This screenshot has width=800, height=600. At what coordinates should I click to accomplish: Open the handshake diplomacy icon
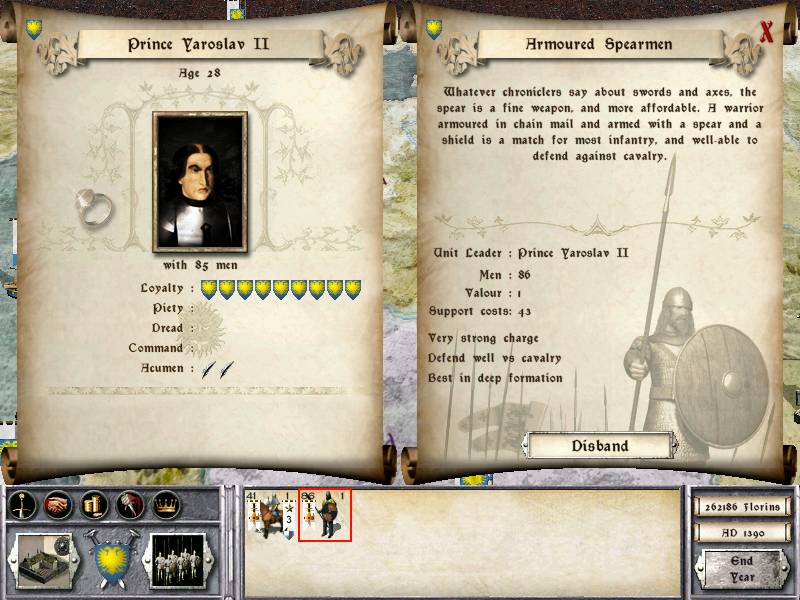(58, 506)
